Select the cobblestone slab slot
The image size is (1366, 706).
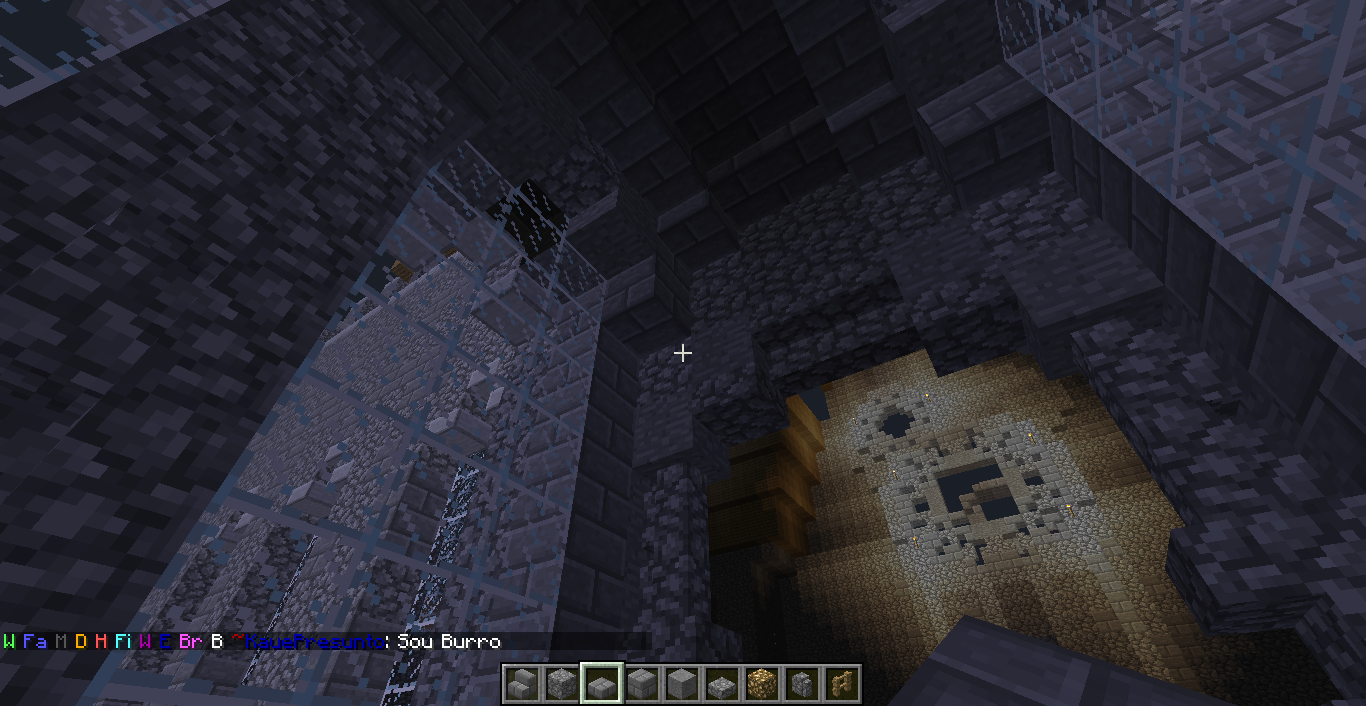721,684
